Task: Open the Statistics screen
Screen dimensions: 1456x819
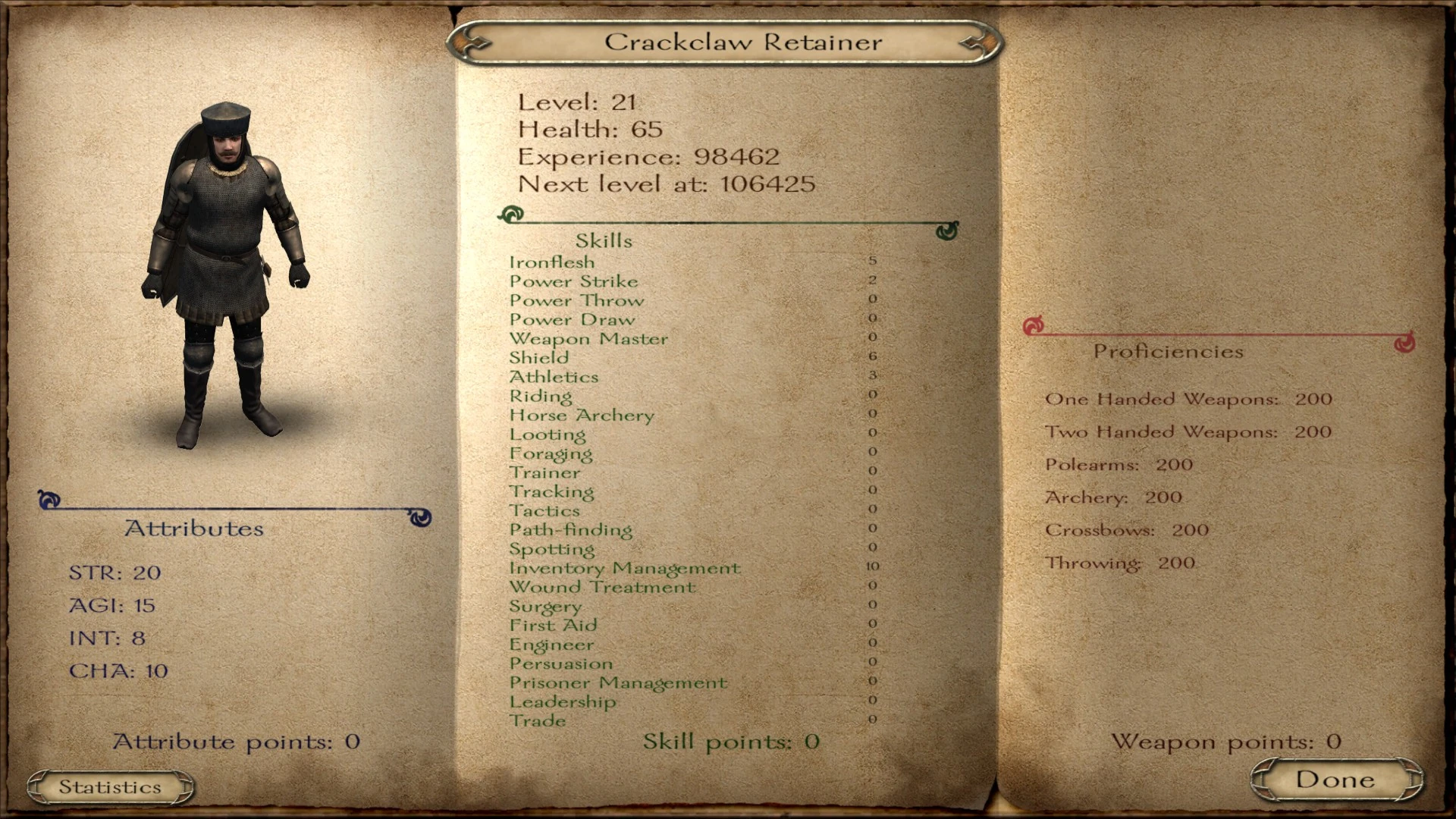Action: click(x=111, y=786)
